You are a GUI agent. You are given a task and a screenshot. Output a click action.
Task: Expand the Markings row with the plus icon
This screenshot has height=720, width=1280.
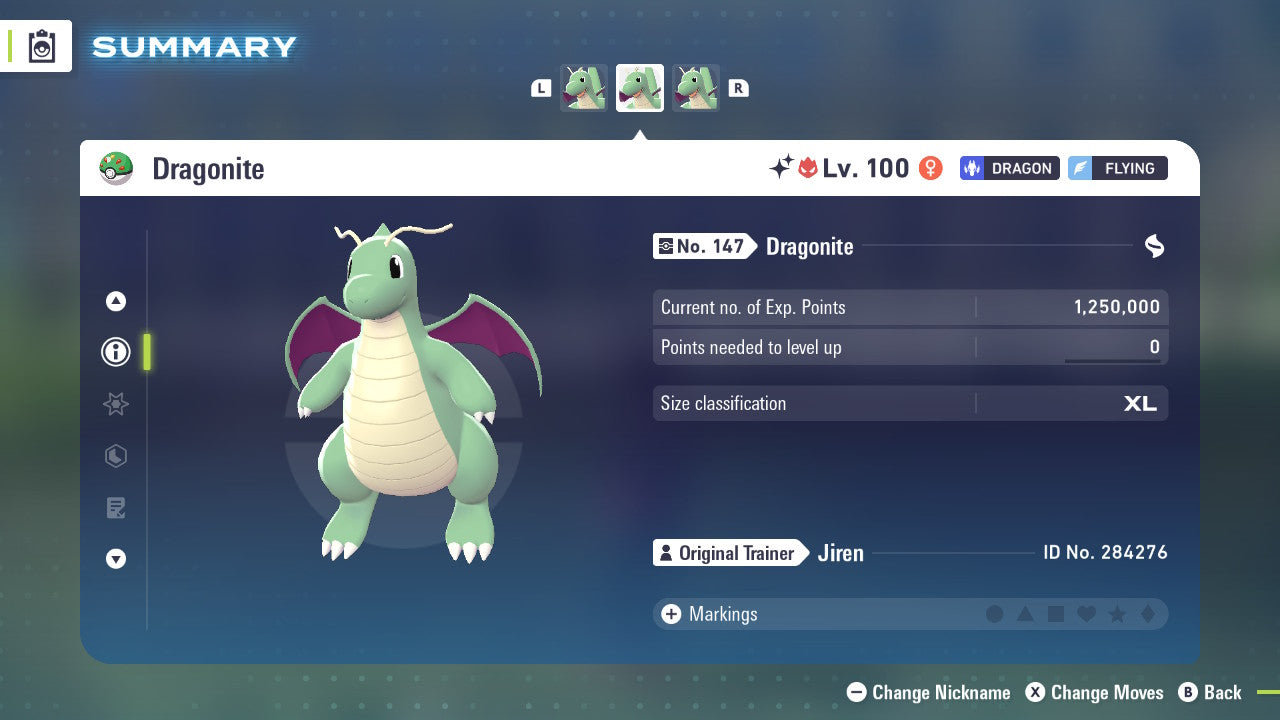(670, 614)
